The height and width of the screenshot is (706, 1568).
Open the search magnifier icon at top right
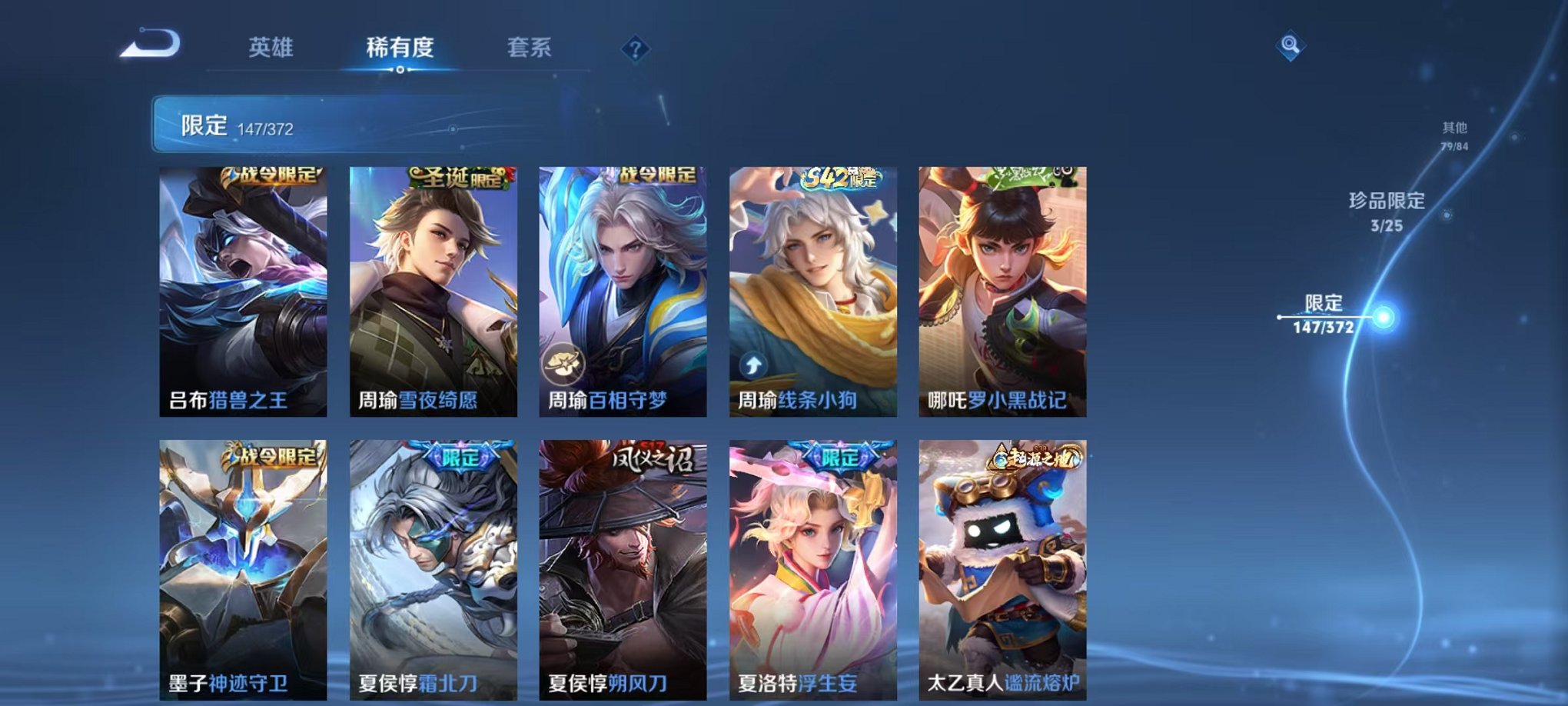pos(1291,46)
